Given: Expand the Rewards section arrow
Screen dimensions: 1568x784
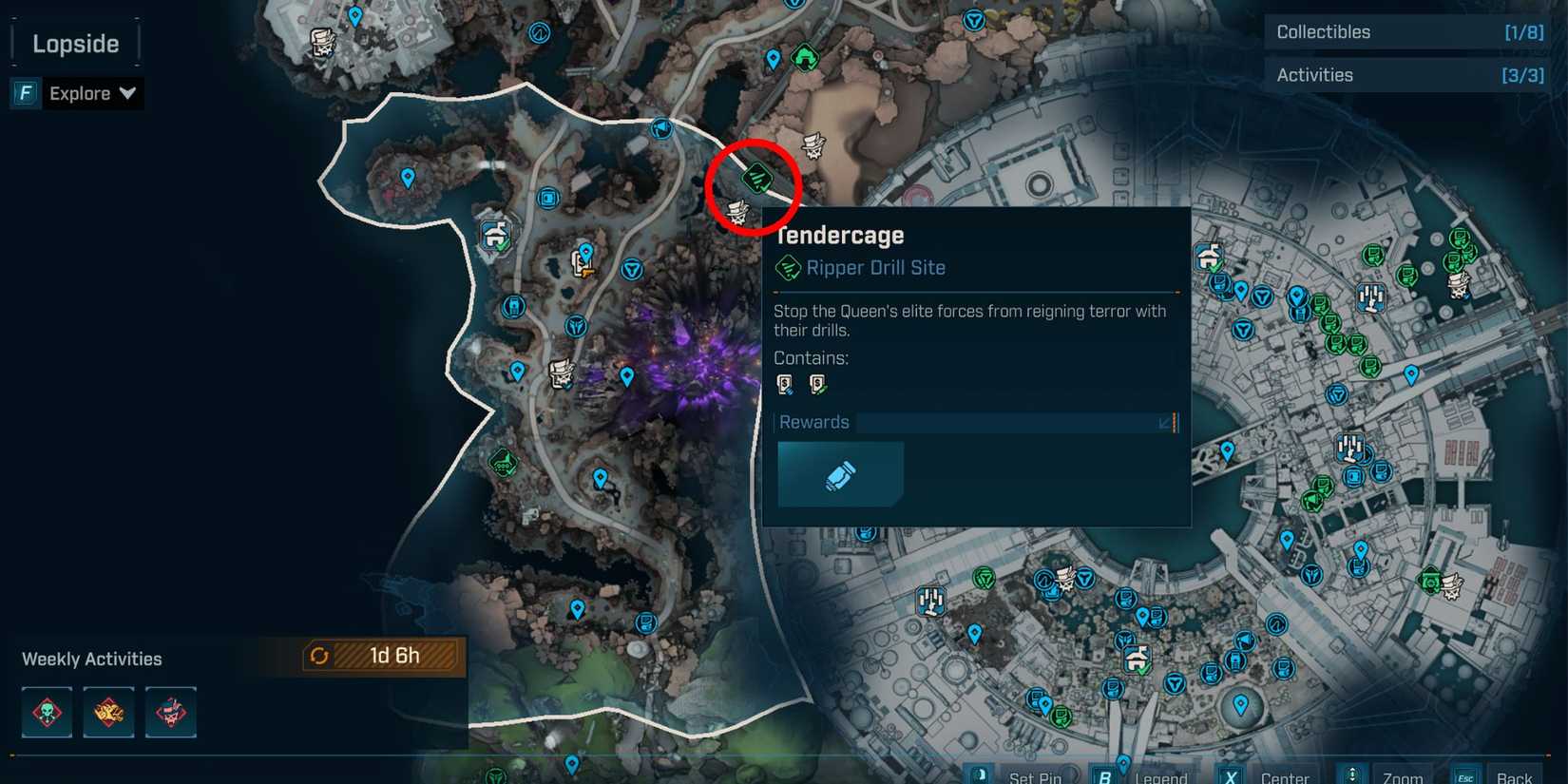Looking at the screenshot, I should 1166,422.
